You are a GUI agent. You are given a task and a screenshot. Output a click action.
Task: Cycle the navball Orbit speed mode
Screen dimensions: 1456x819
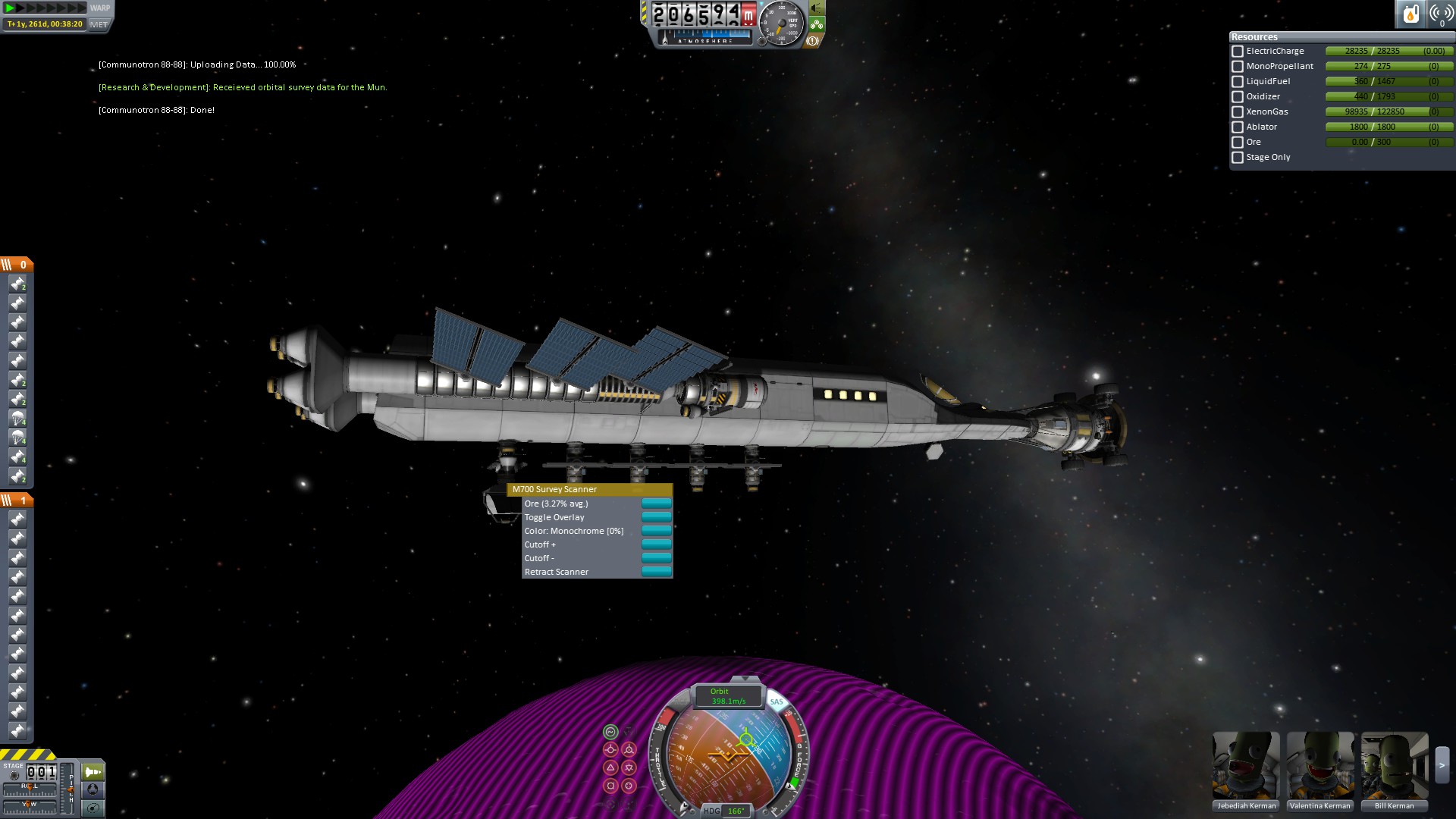pos(726,696)
